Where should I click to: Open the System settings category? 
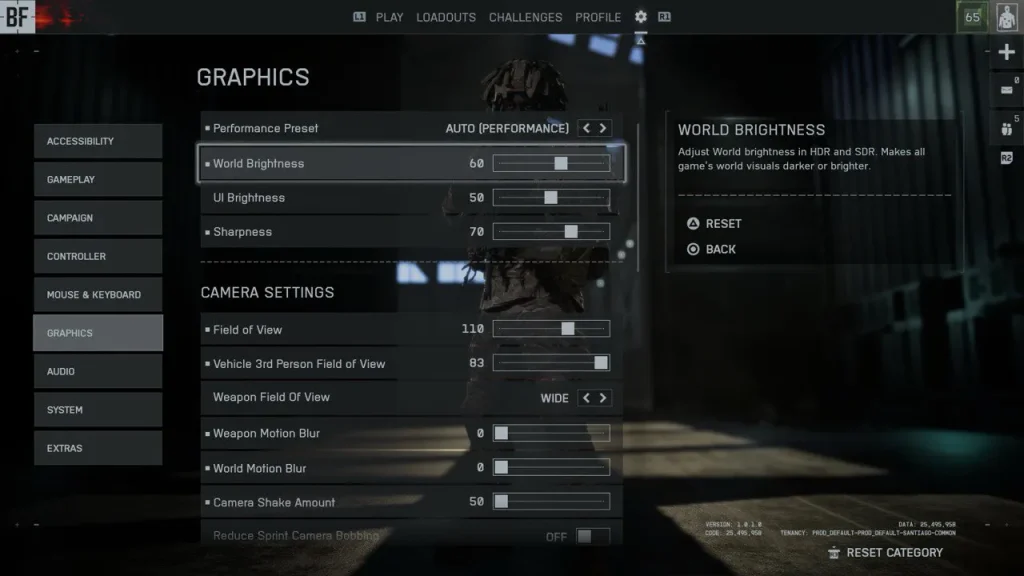pyautogui.click(x=97, y=410)
